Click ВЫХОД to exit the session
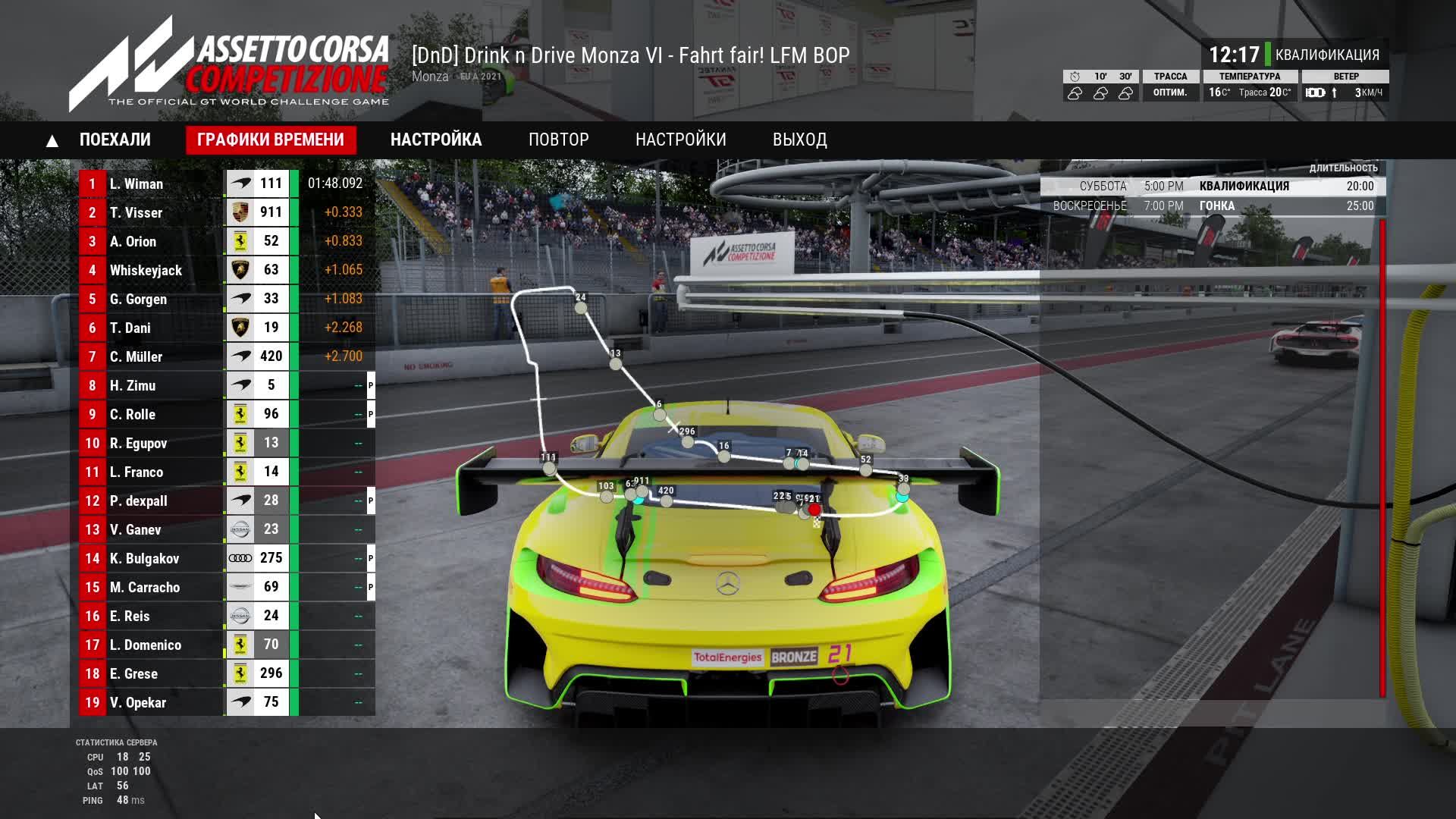Viewport: 1456px width, 819px height. (x=800, y=140)
